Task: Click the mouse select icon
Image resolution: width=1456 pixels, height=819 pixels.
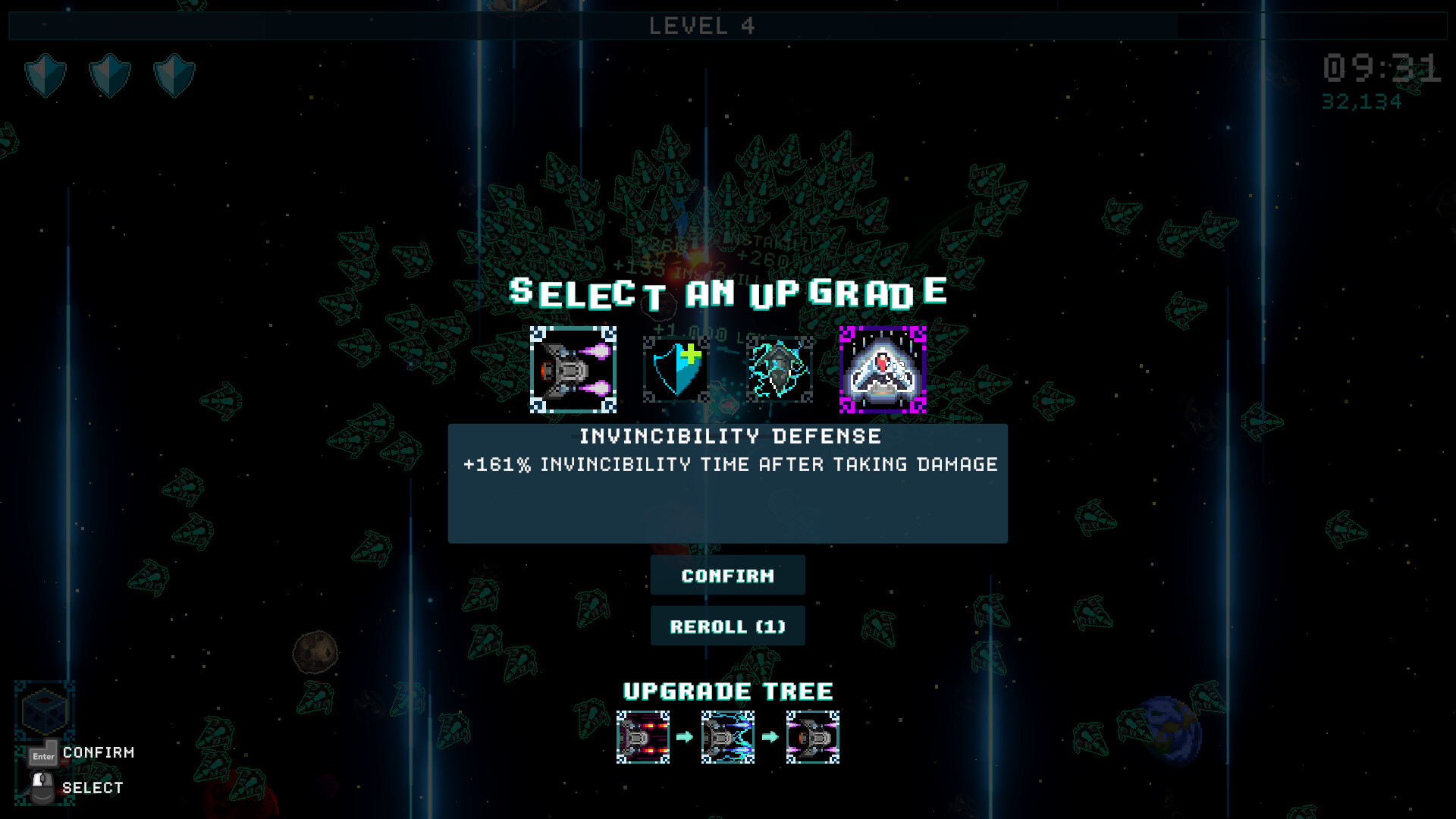Action: [43, 786]
